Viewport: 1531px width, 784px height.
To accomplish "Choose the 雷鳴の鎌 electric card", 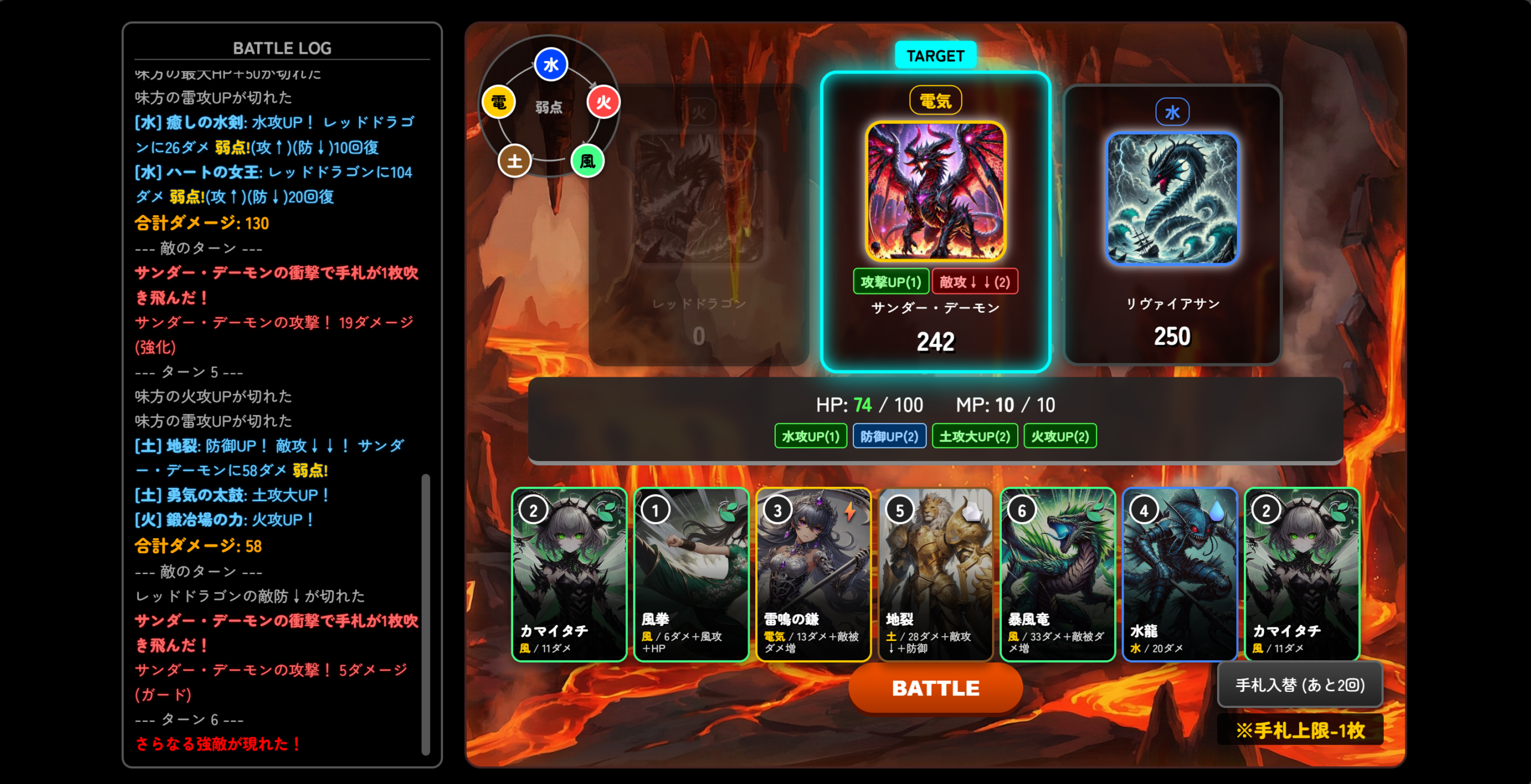I will (x=813, y=574).
